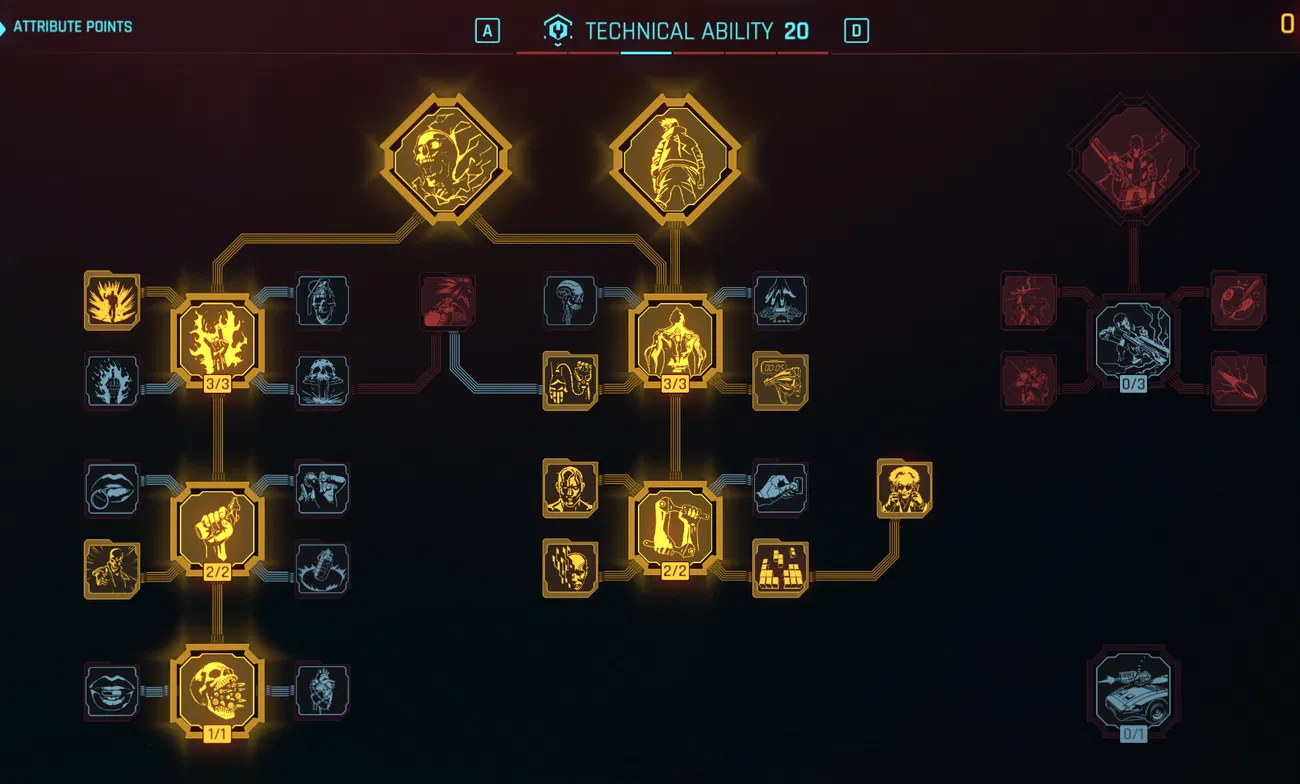
Task: Select the yellow falling-blocks perk icon
Action: coord(781,570)
